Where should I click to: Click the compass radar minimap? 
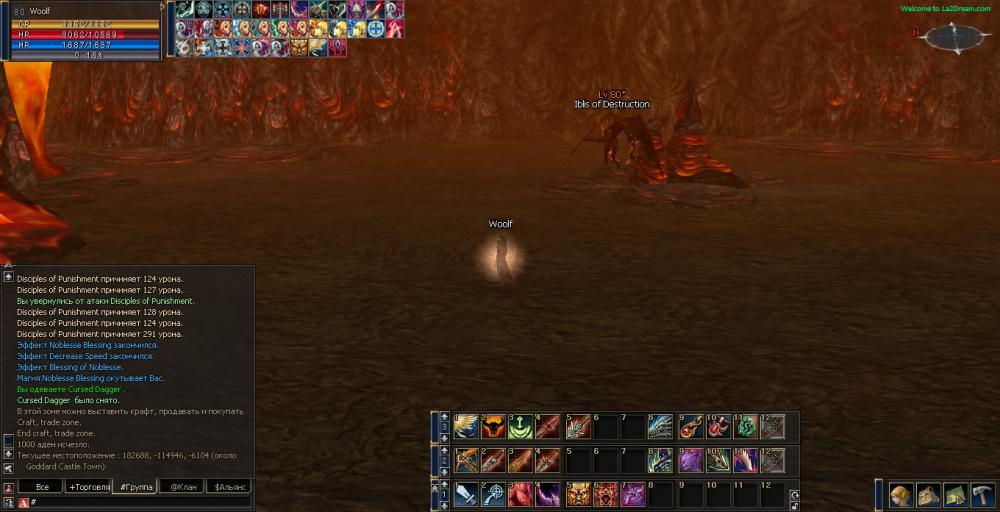[956, 37]
